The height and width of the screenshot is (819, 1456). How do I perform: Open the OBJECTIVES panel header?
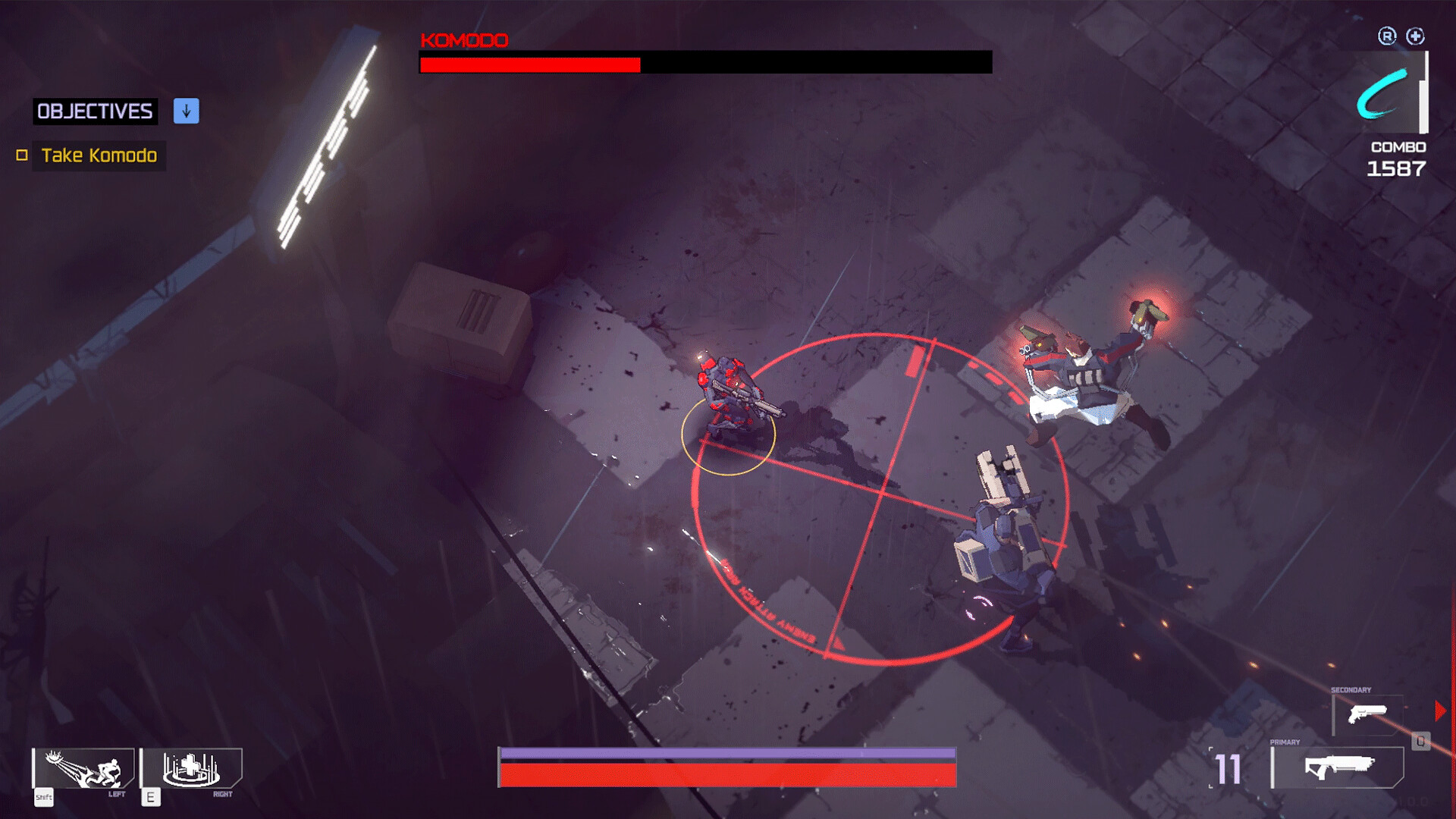tap(93, 111)
